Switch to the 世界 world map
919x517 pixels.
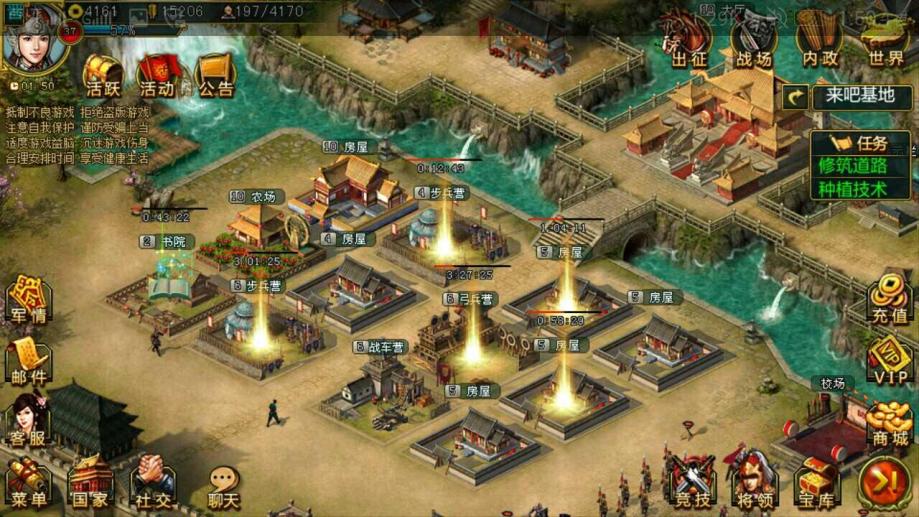tap(884, 43)
